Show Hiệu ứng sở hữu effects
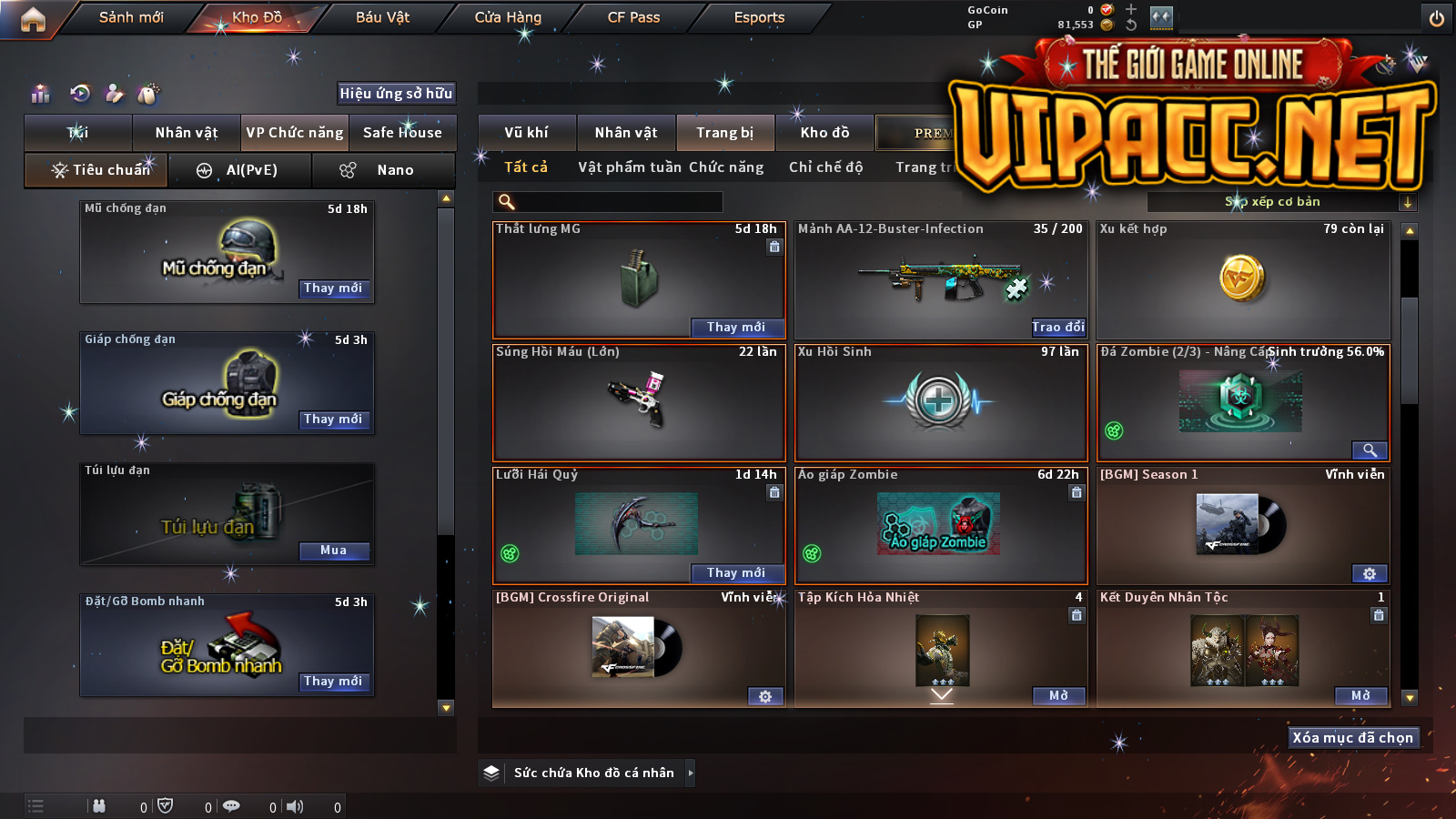The image size is (1456, 819). coord(396,93)
